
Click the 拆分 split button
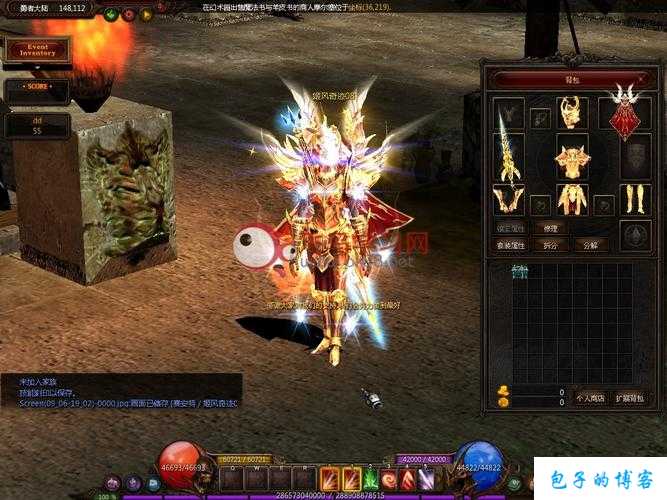point(551,245)
